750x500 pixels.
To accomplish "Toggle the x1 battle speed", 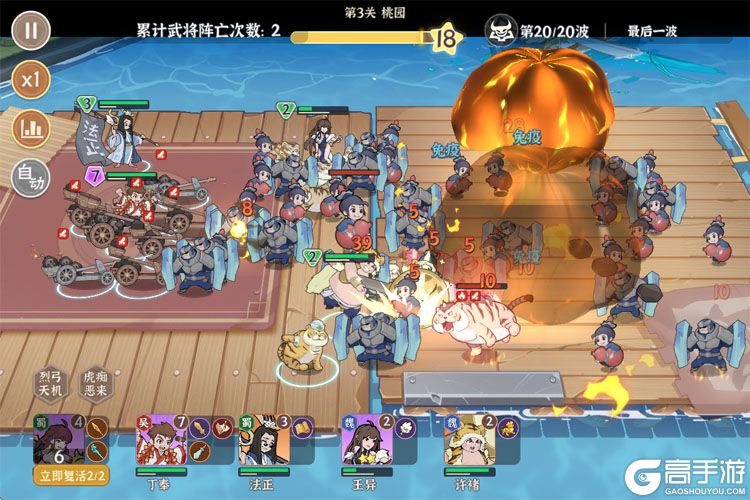I will coord(31,79).
